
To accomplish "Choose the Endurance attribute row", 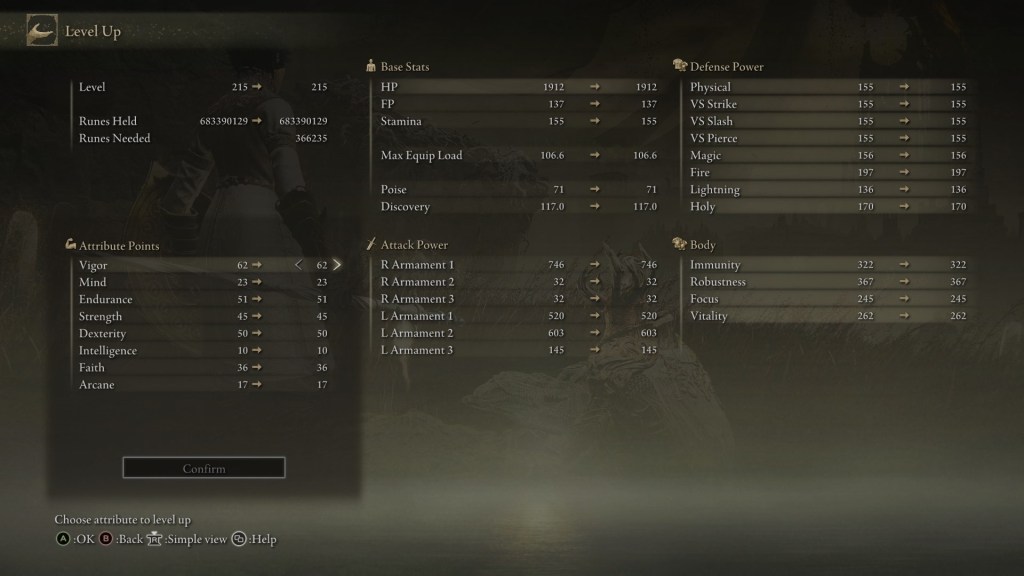I will [x=200, y=300].
